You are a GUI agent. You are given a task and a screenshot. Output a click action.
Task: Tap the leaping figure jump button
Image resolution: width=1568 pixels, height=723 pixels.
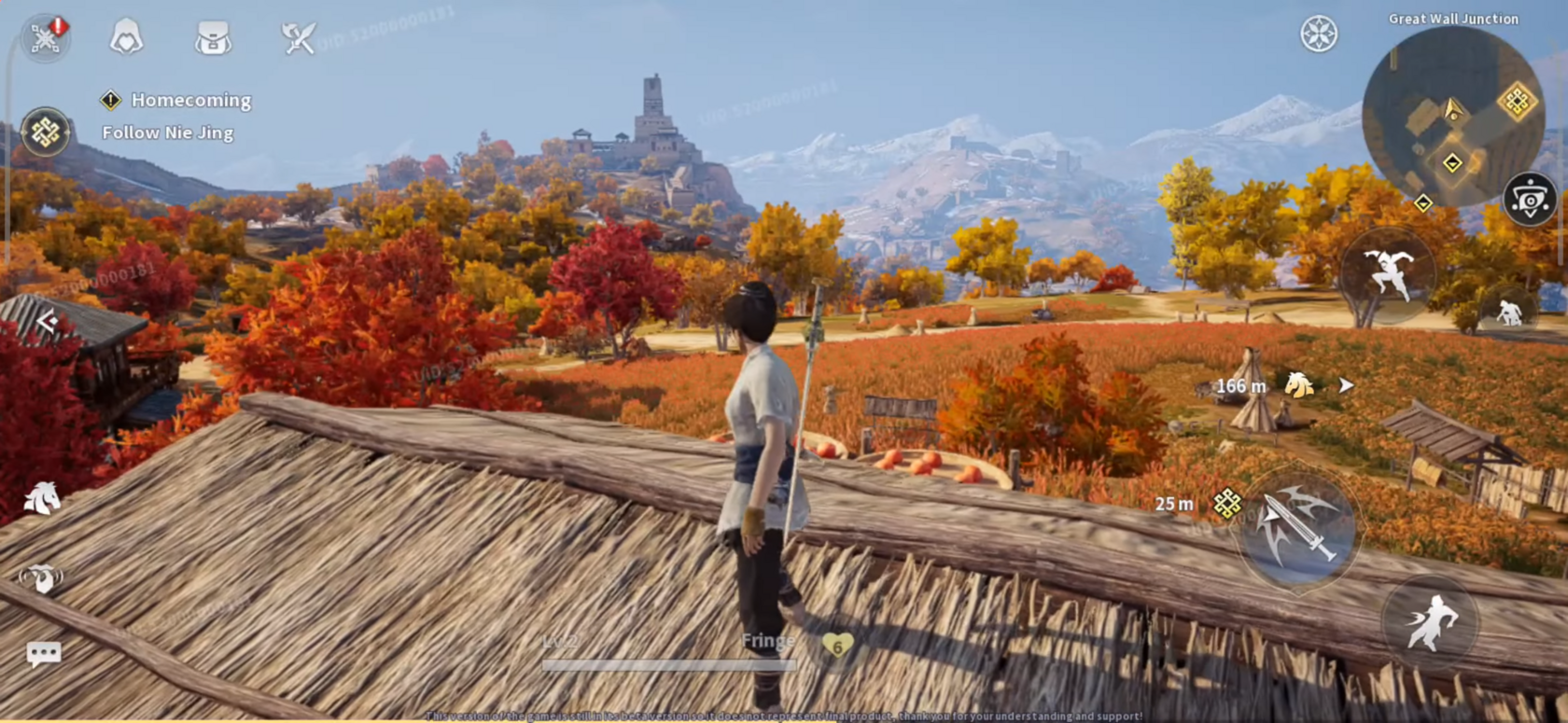1388,273
